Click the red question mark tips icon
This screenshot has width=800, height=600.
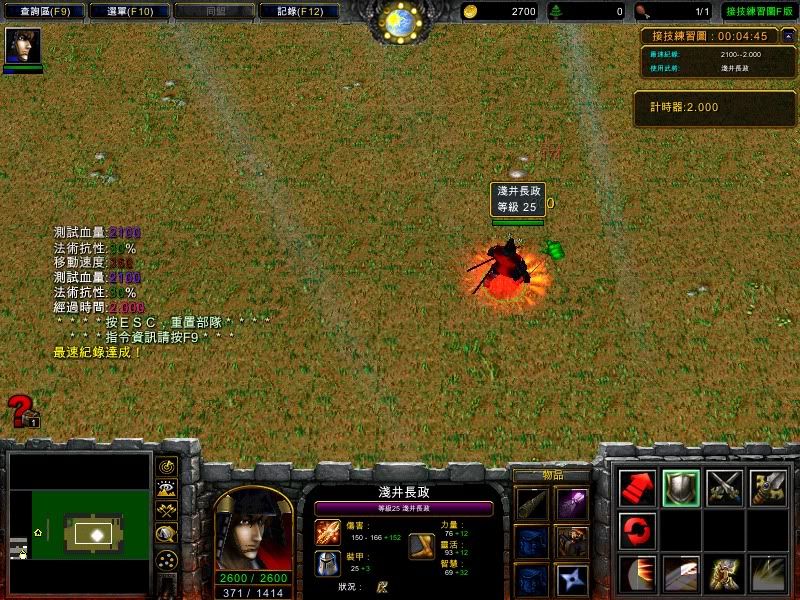[22, 411]
